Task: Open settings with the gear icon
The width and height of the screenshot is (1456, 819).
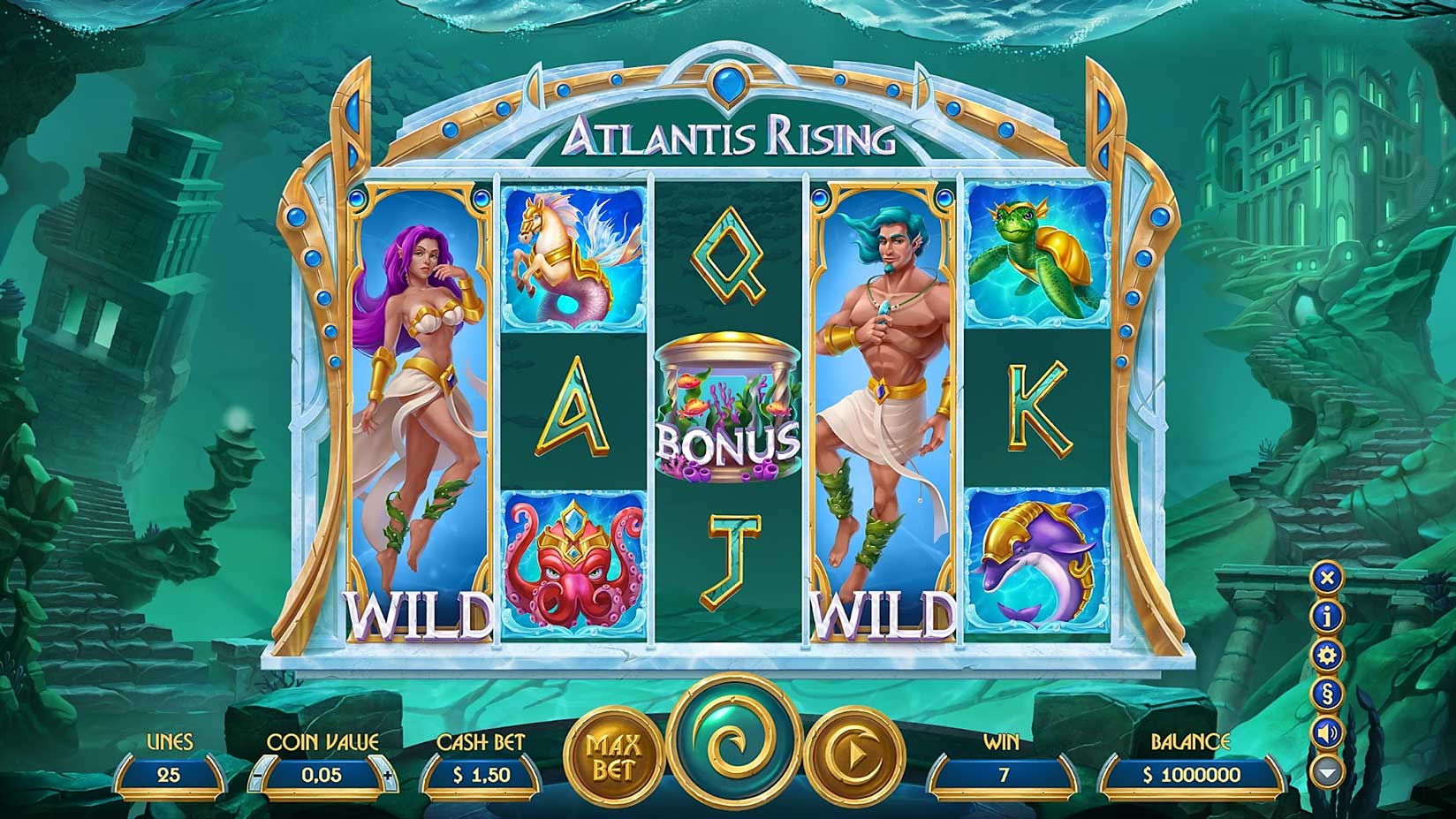Action: (x=1327, y=655)
